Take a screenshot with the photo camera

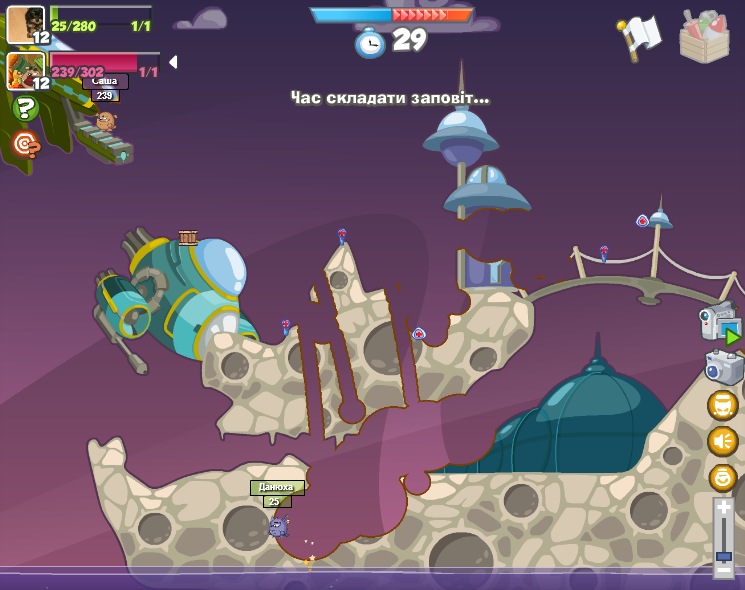tap(723, 367)
